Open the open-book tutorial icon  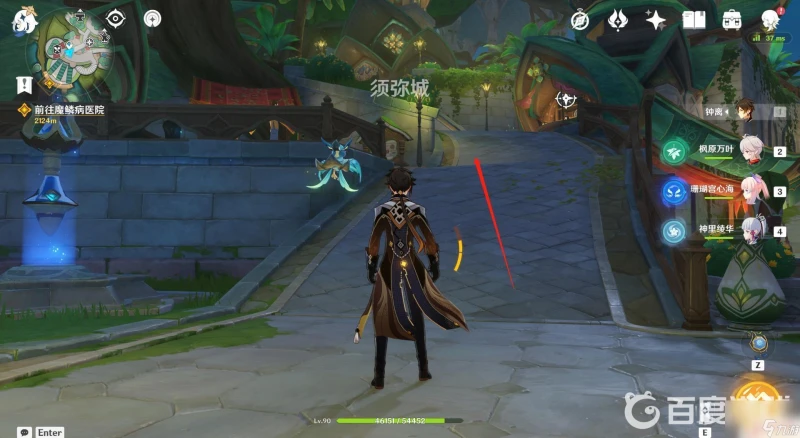[x=694, y=20]
